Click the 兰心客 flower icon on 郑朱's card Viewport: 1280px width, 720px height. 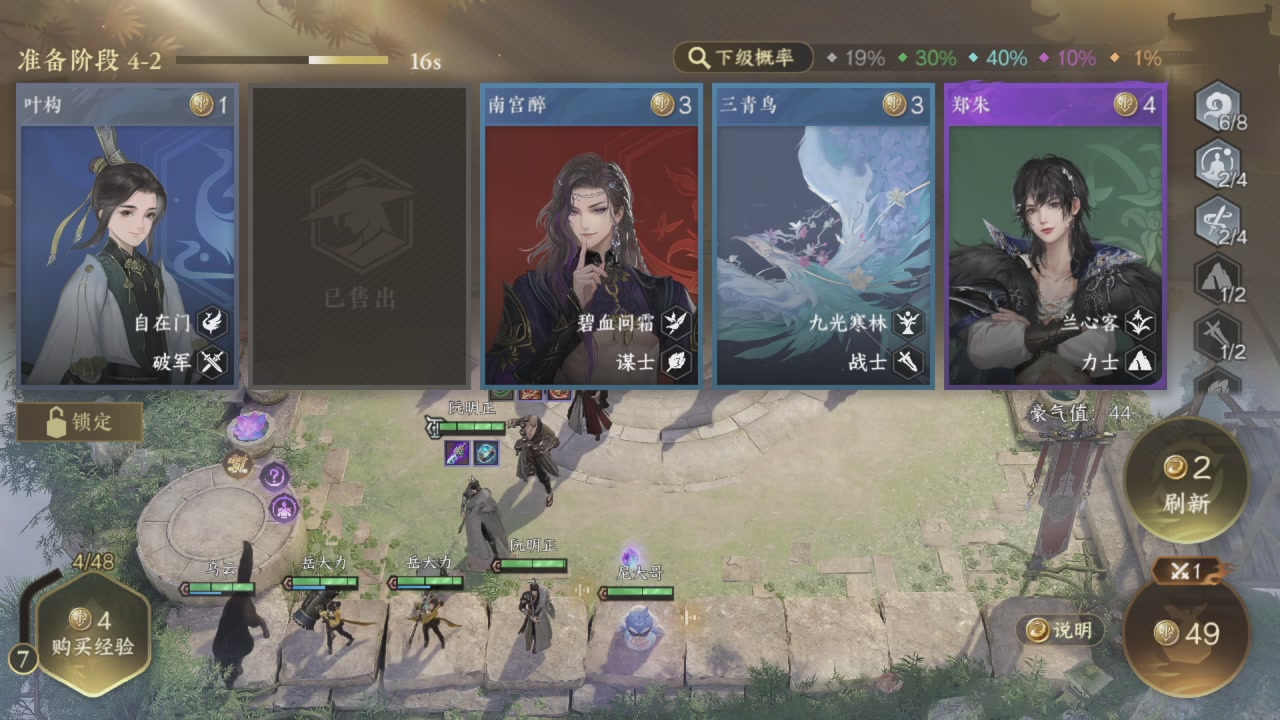pyautogui.click(x=1142, y=322)
